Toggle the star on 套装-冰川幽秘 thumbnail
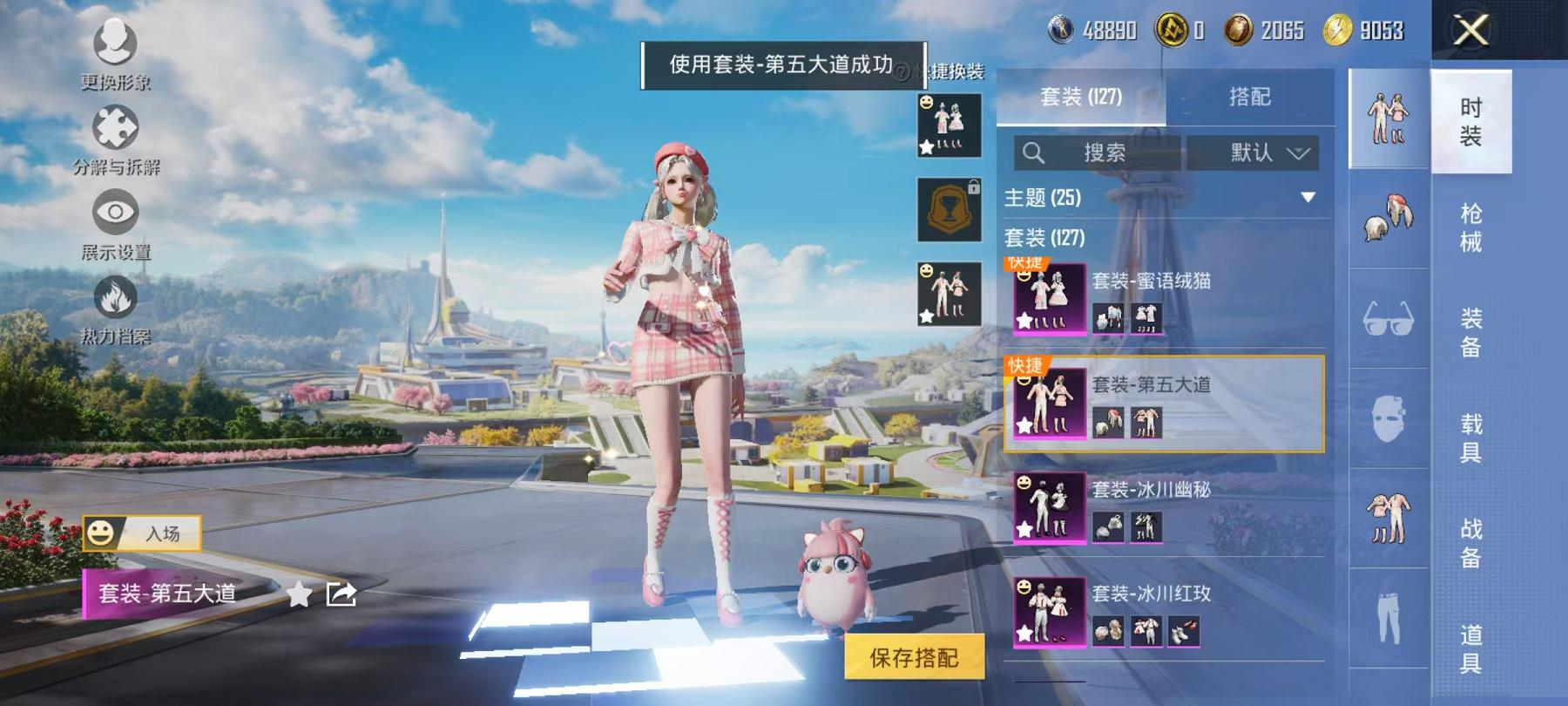The width and height of the screenshot is (1568, 706). pos(1024,529)
